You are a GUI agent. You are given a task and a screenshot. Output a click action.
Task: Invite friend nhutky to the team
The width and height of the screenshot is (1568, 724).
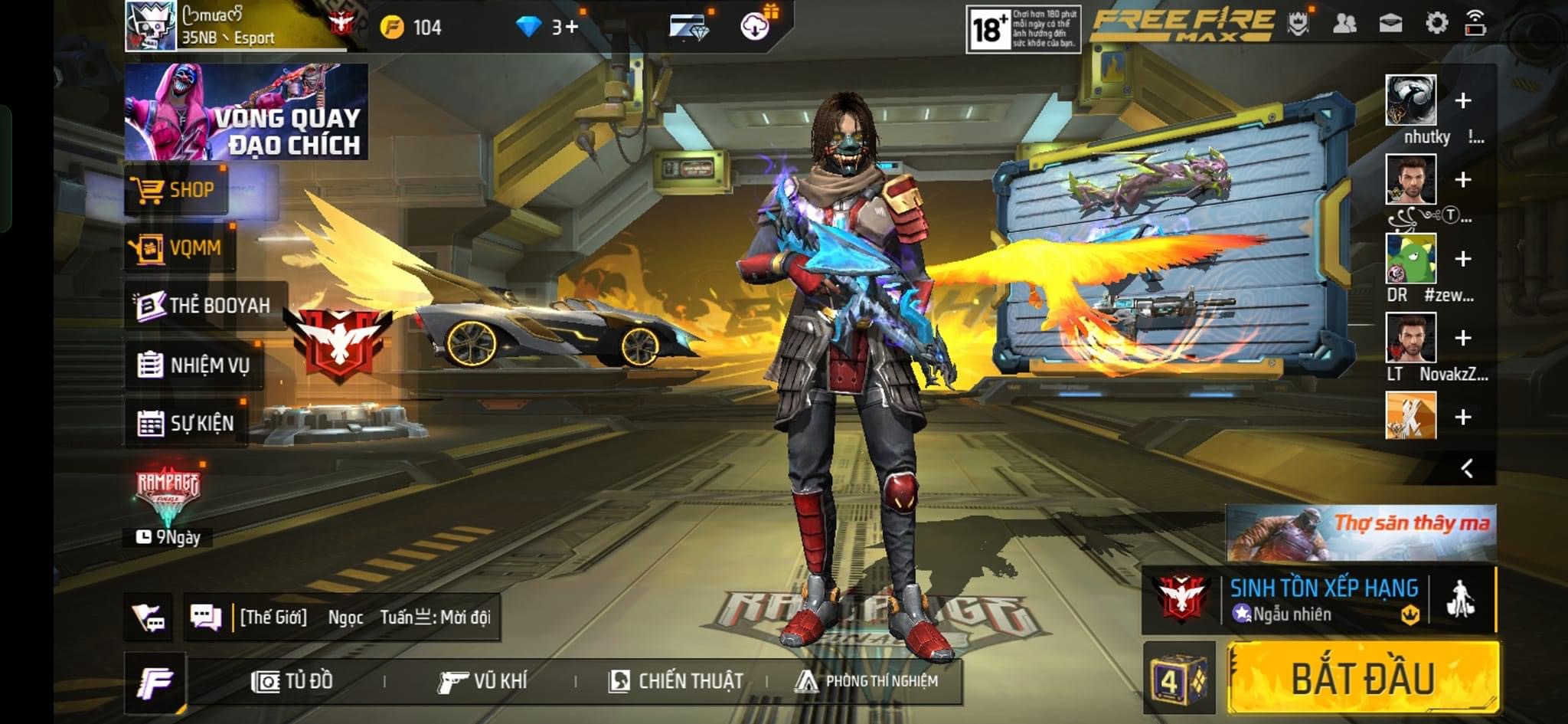tap(1462, 100)
